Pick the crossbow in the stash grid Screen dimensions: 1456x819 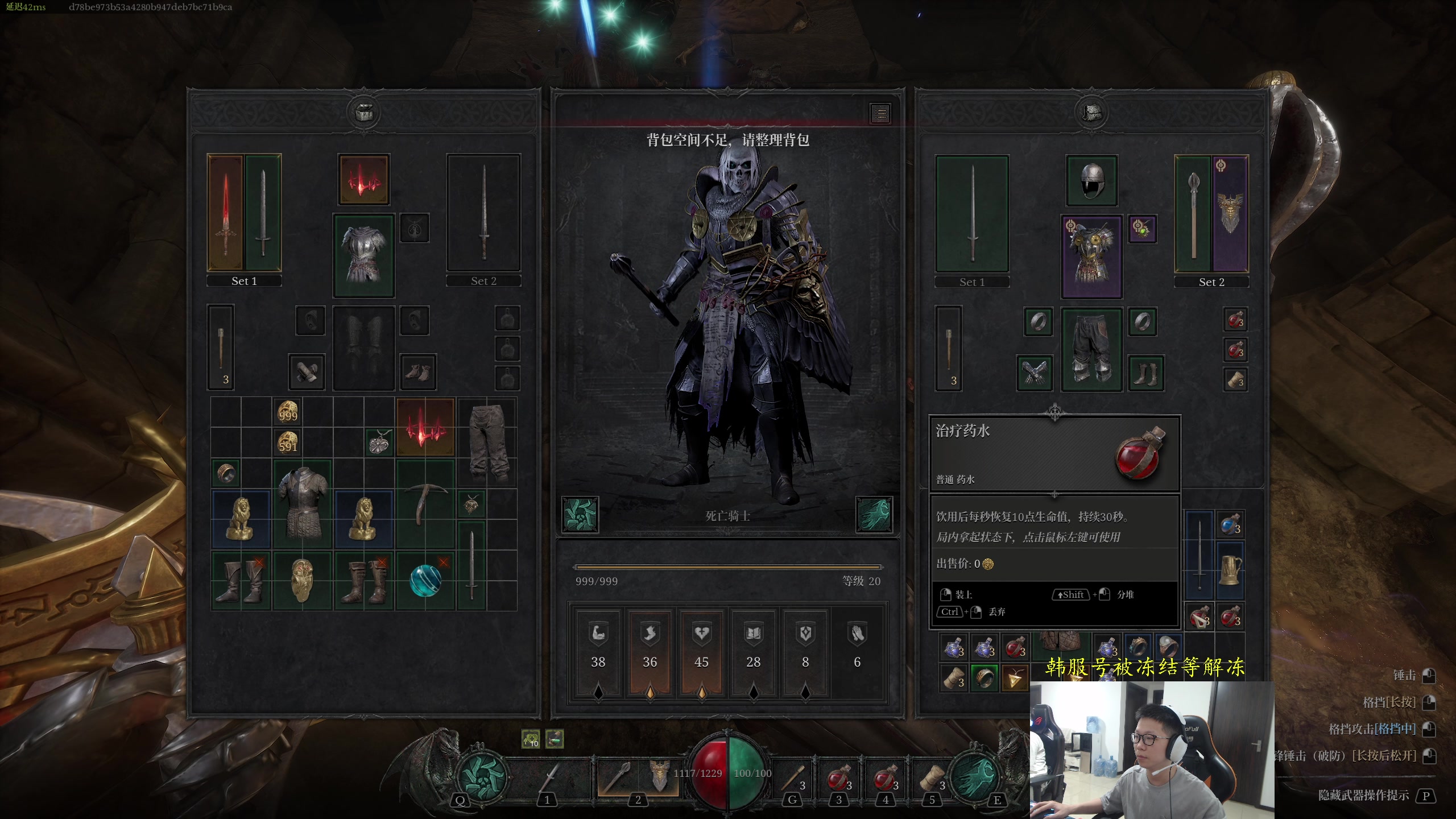coord(425,503)
